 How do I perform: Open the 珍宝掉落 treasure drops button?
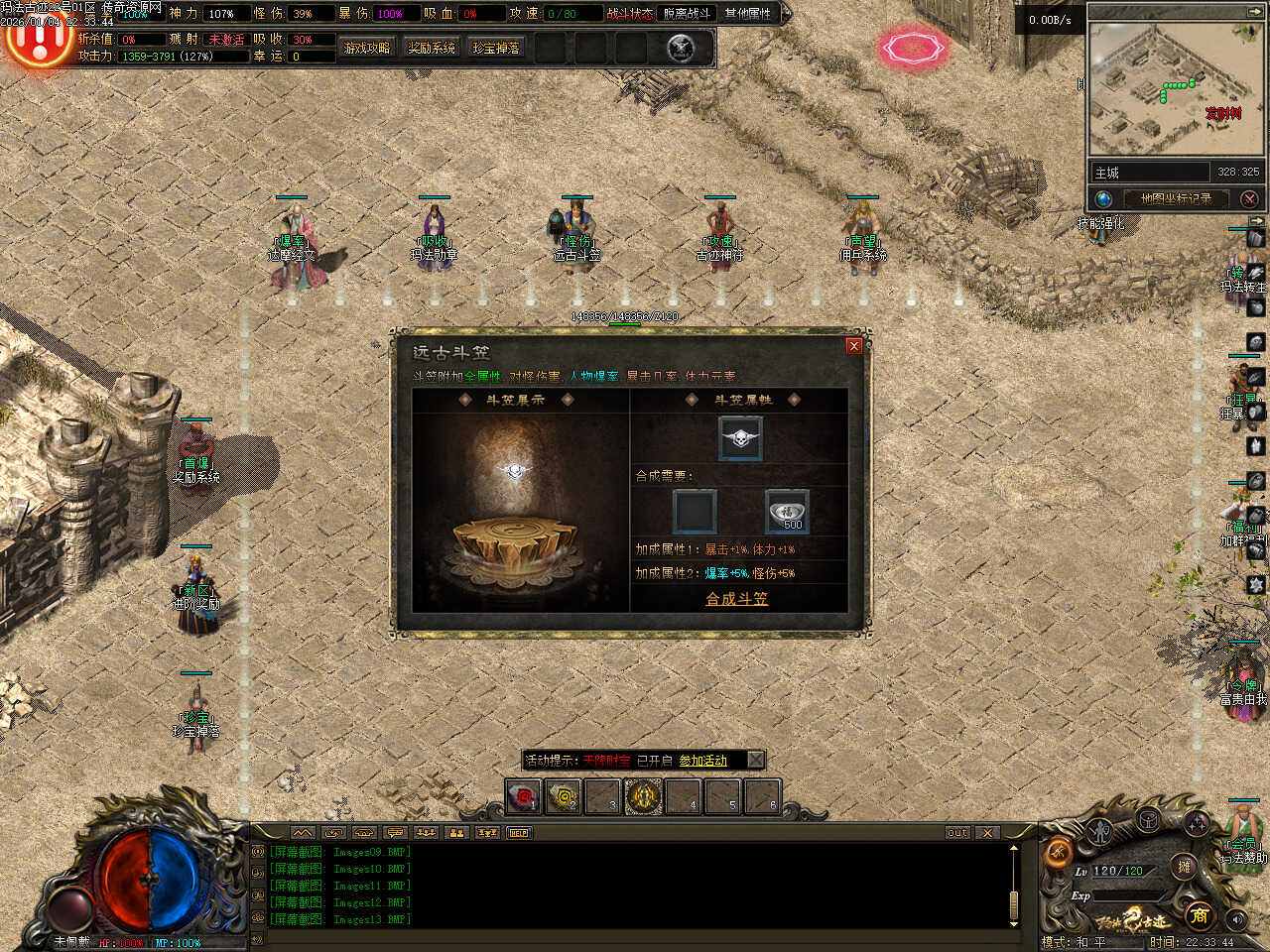tap(496, 48)
